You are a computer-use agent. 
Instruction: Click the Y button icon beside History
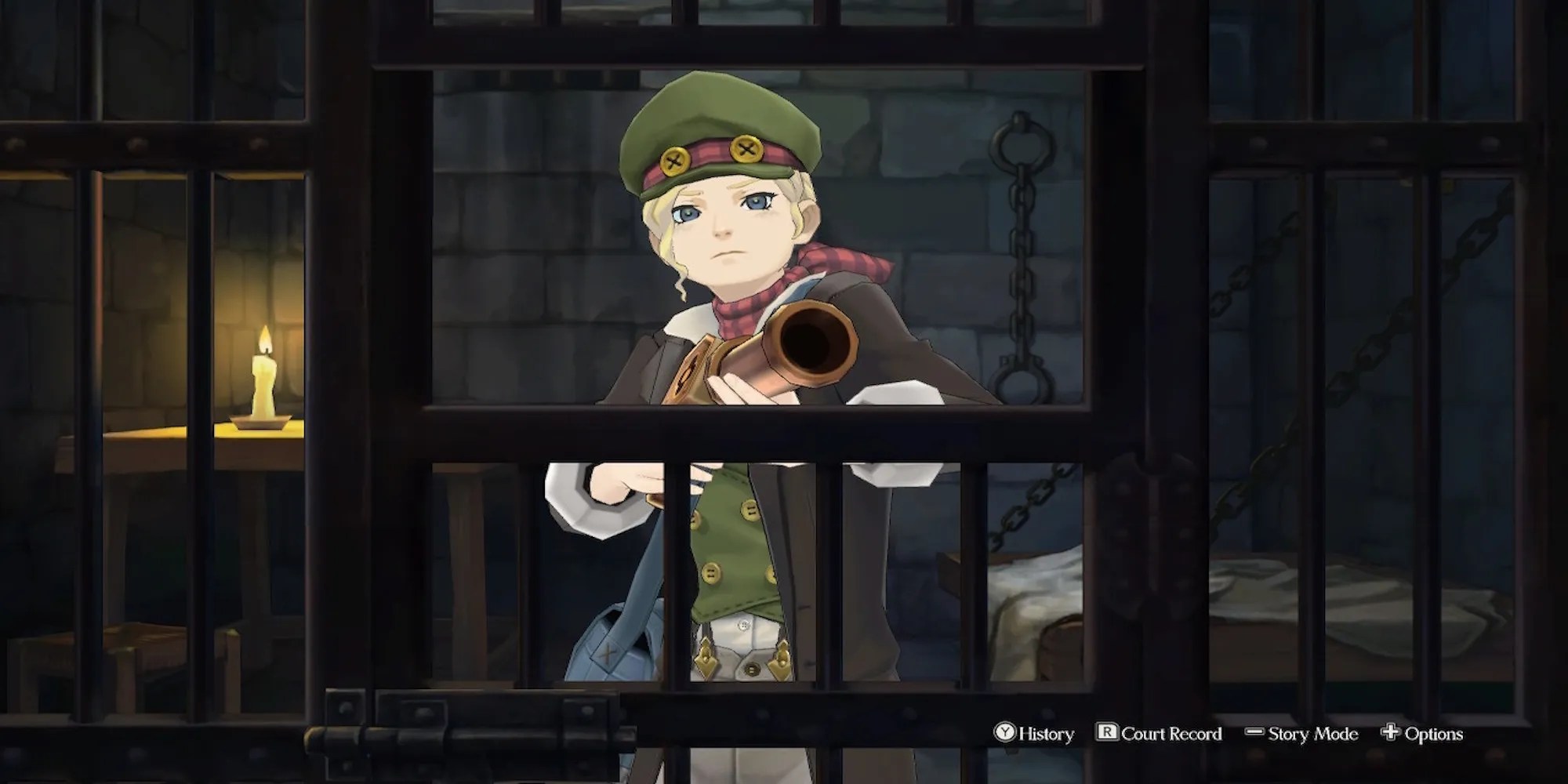(x=1006, y=733)
